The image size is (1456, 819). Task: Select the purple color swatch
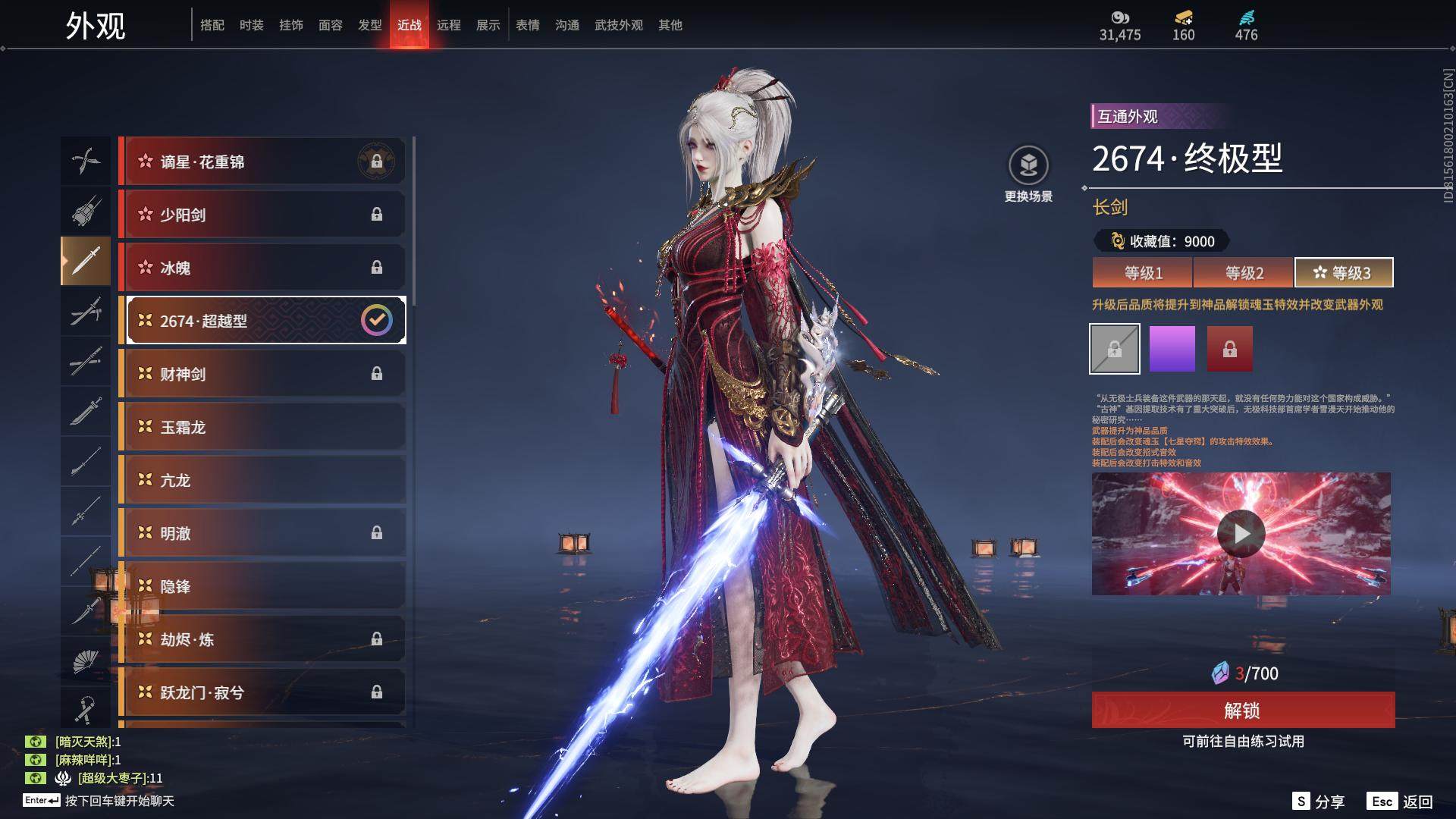(x=1172, y=349)
